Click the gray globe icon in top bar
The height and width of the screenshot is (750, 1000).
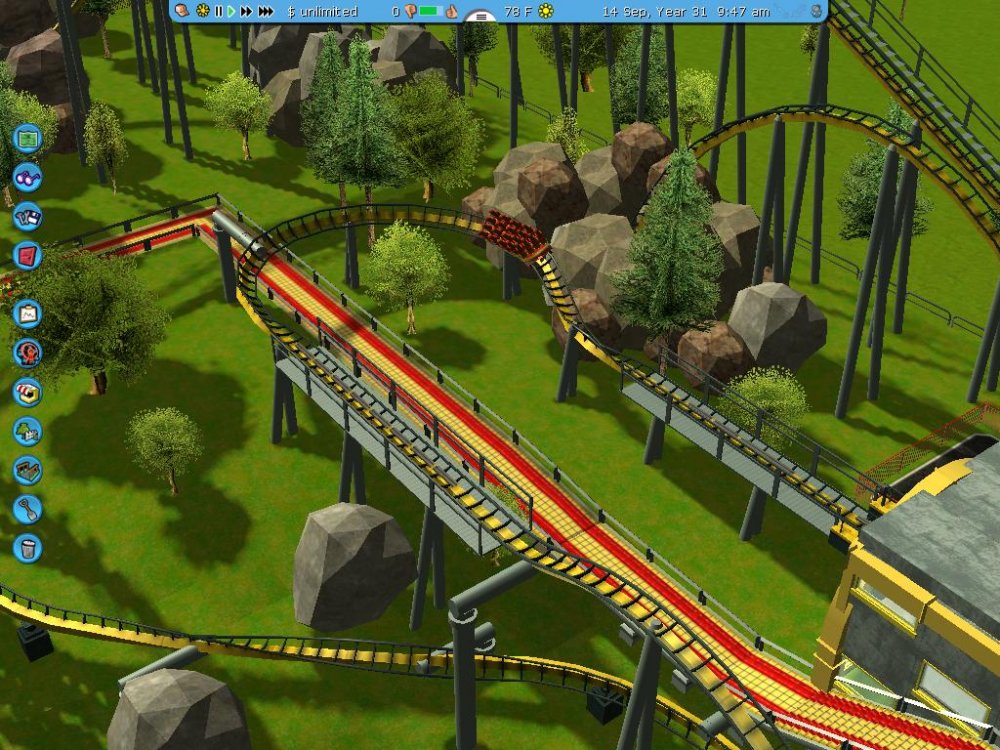[816, 11]
